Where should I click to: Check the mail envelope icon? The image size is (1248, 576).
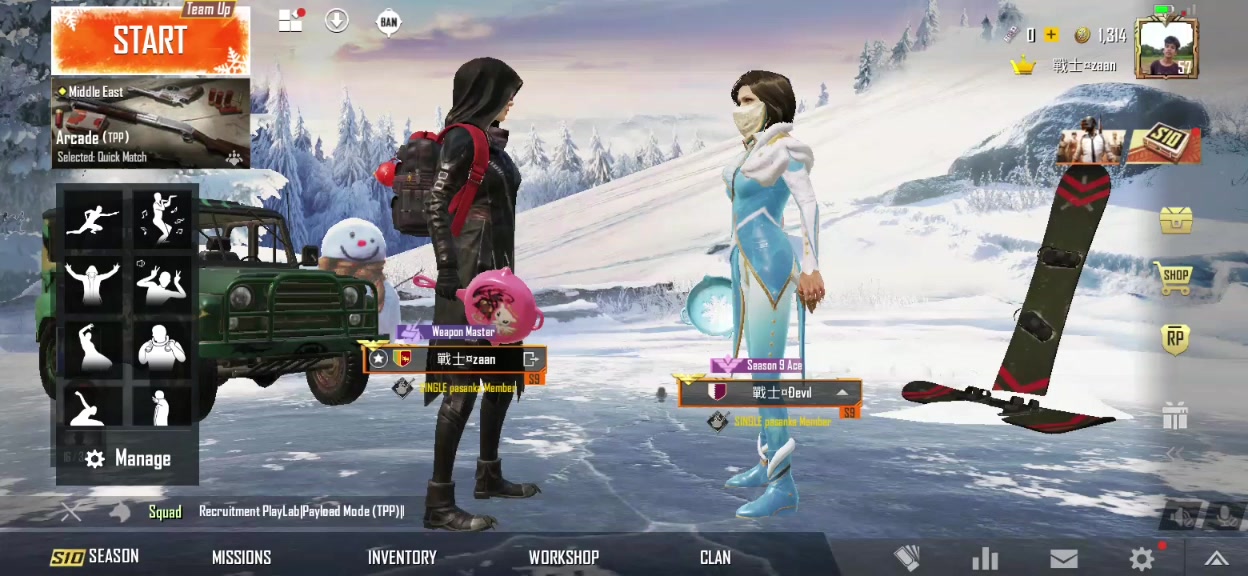coord(1063,559)
